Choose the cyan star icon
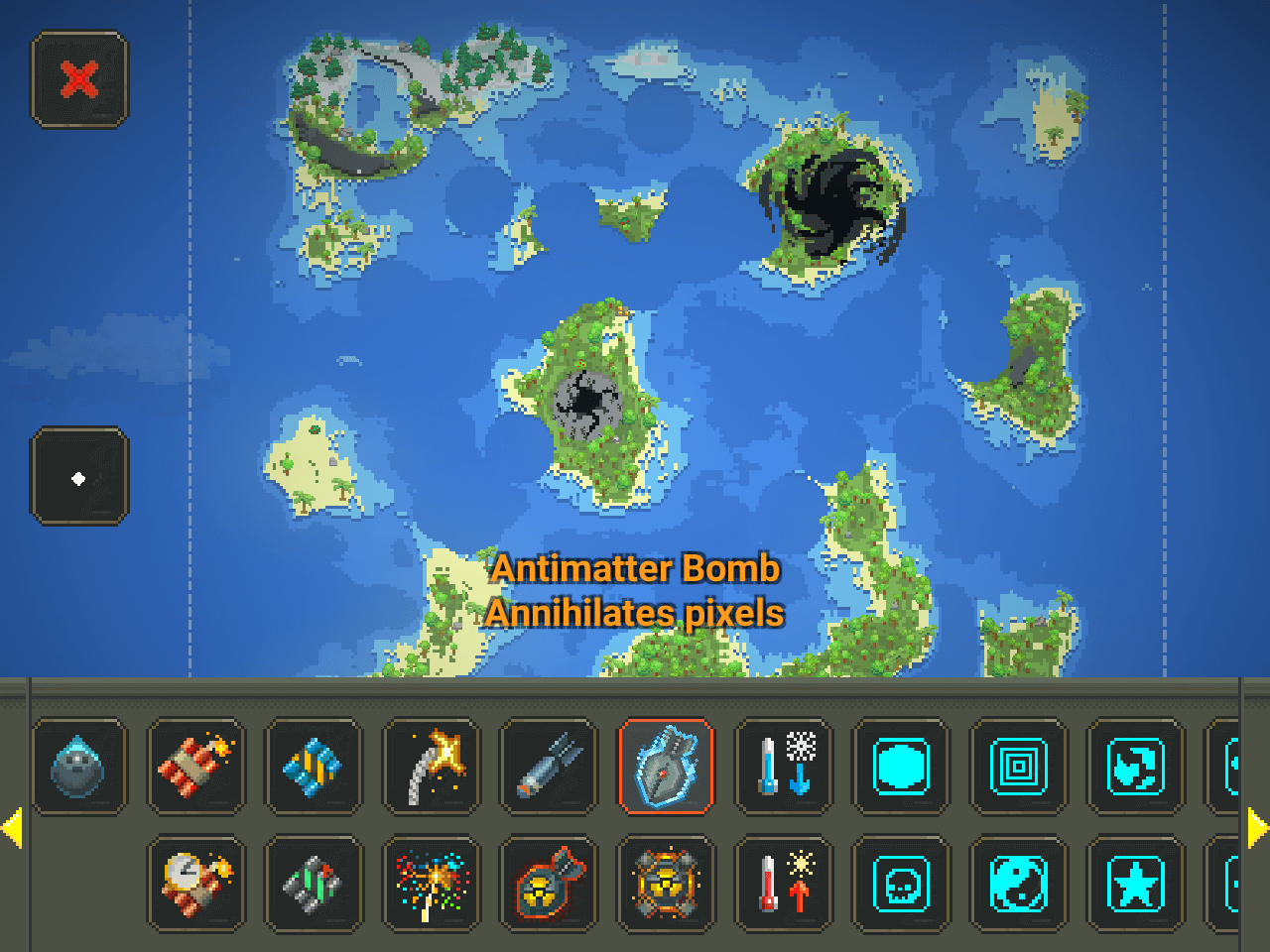Image resolution: width=1270 pixels, height=952 pixels. pyautogui.click(x=1135, y=884)
